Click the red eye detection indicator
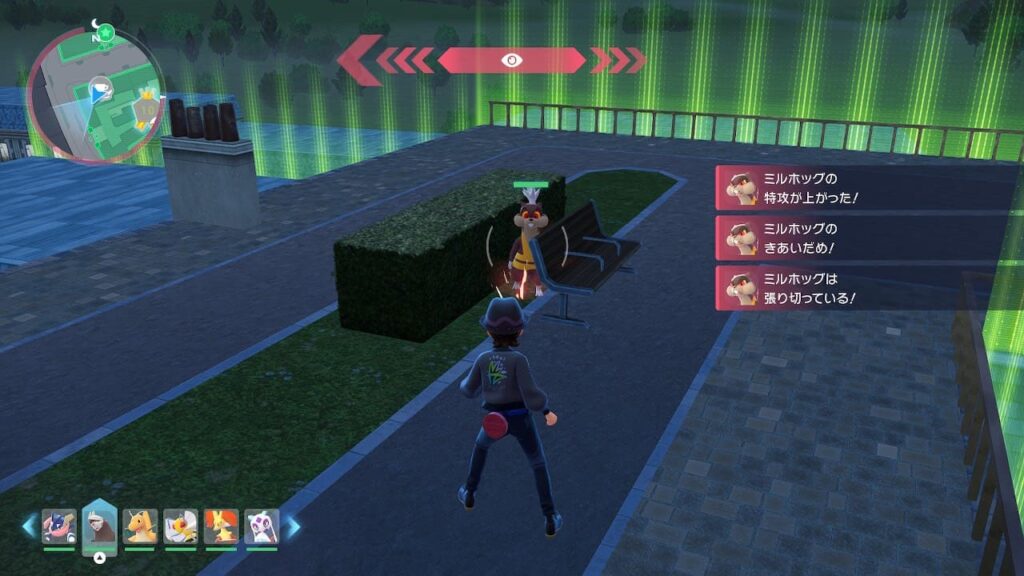The height and width of the screenshot is (576, 1024). pos(511,60)
